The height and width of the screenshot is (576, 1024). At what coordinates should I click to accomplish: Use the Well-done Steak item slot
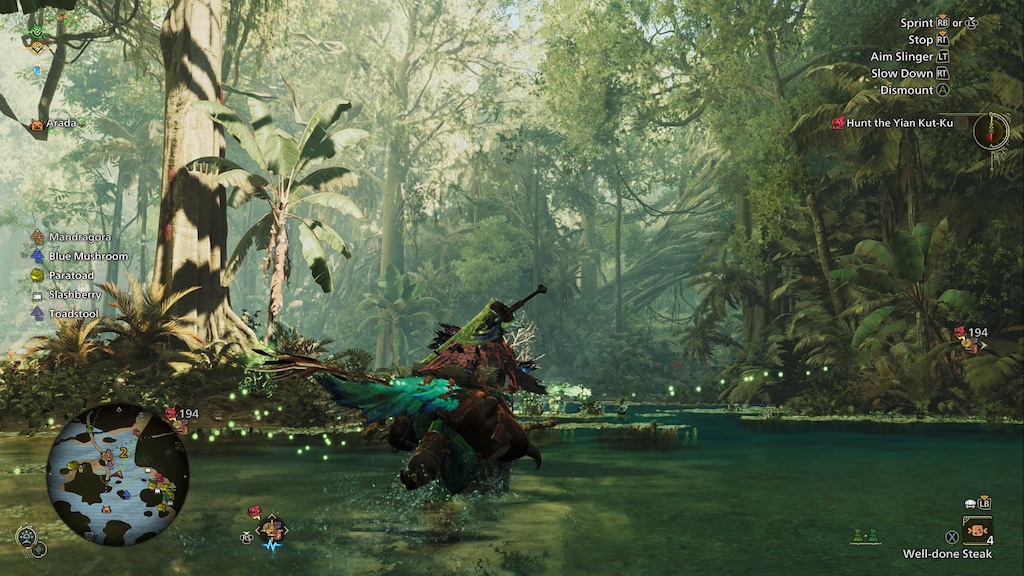click(x=977, y=530)
